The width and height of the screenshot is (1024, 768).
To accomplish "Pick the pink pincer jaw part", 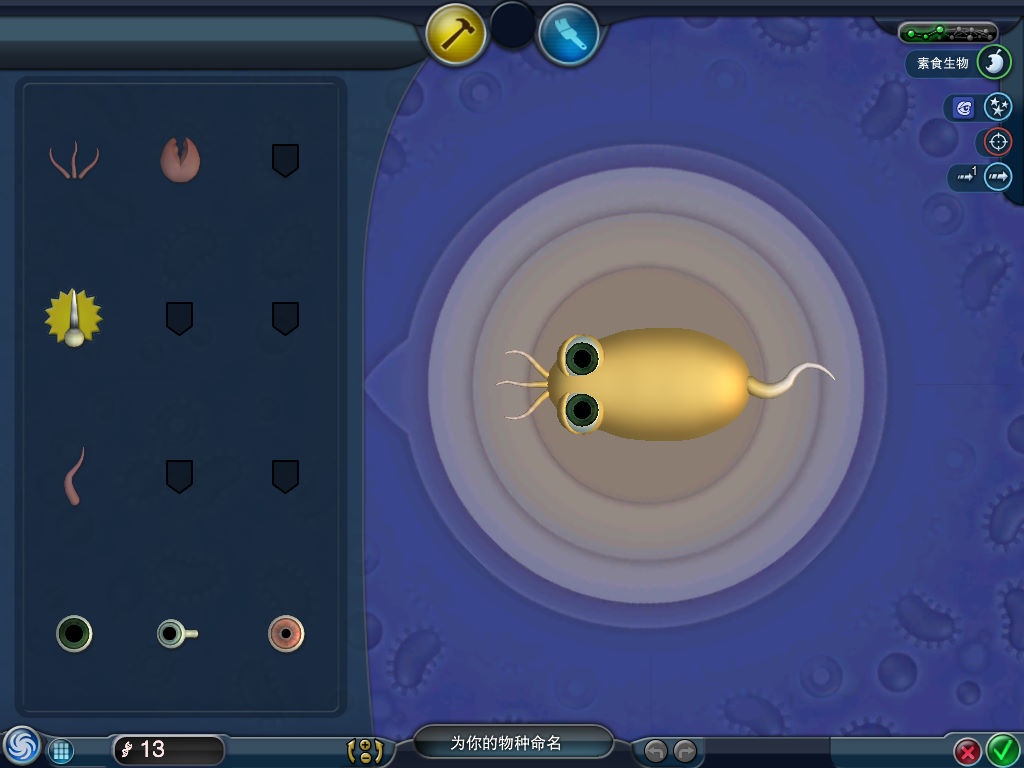I will tap(180, 159).
